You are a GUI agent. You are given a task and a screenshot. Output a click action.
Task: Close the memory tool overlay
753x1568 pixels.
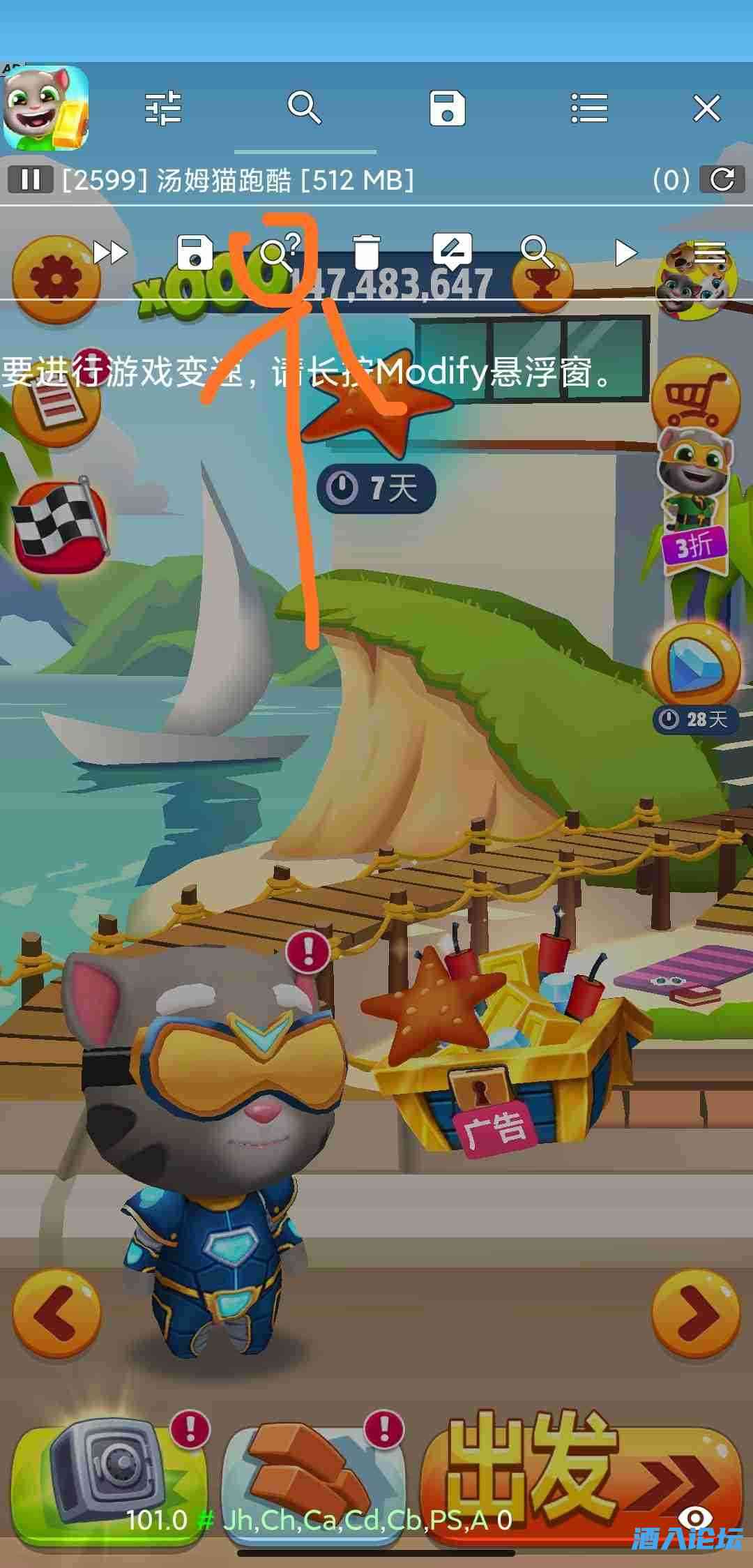(x=706, y=109)
